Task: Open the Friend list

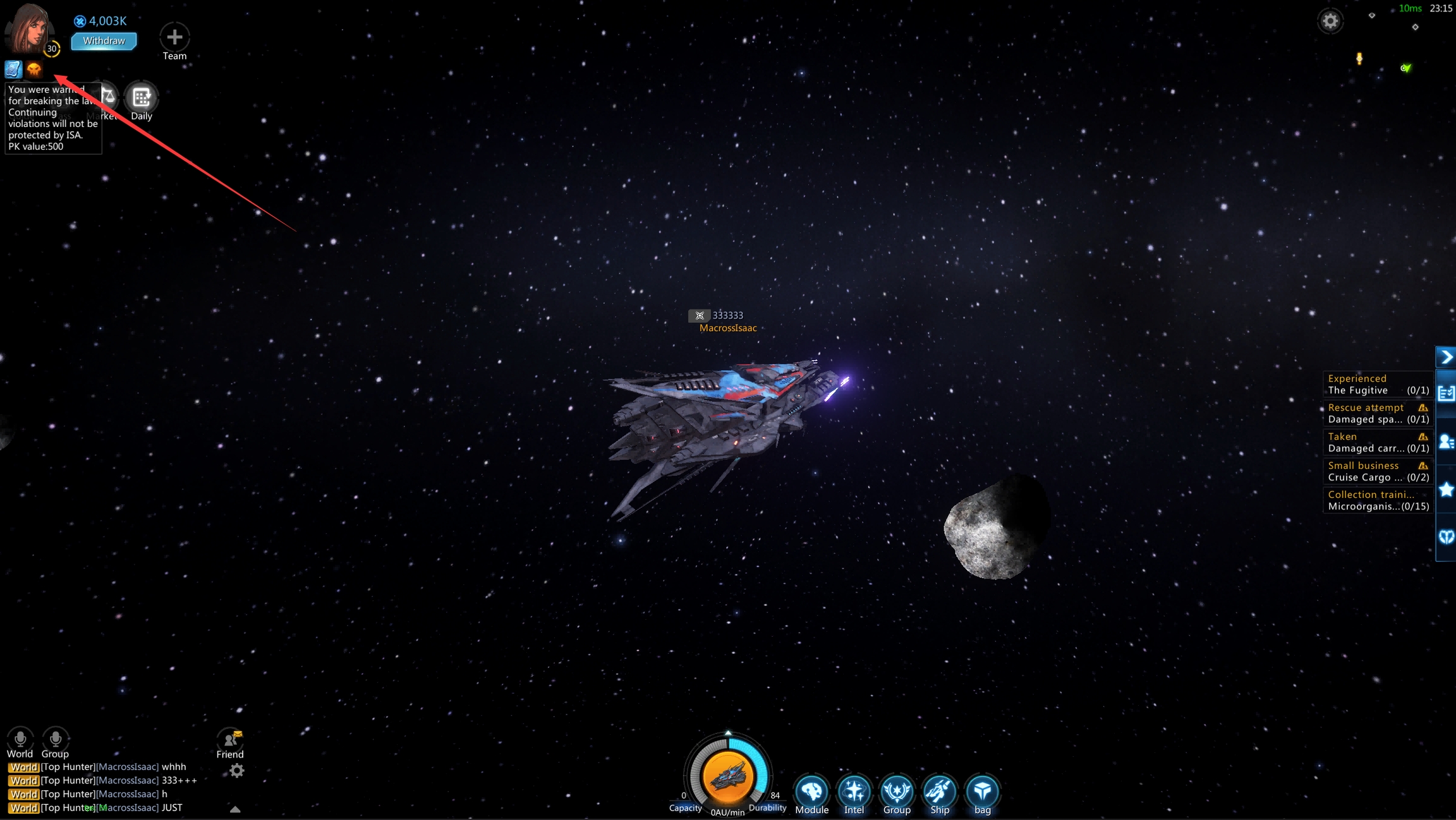Action: 230,739
